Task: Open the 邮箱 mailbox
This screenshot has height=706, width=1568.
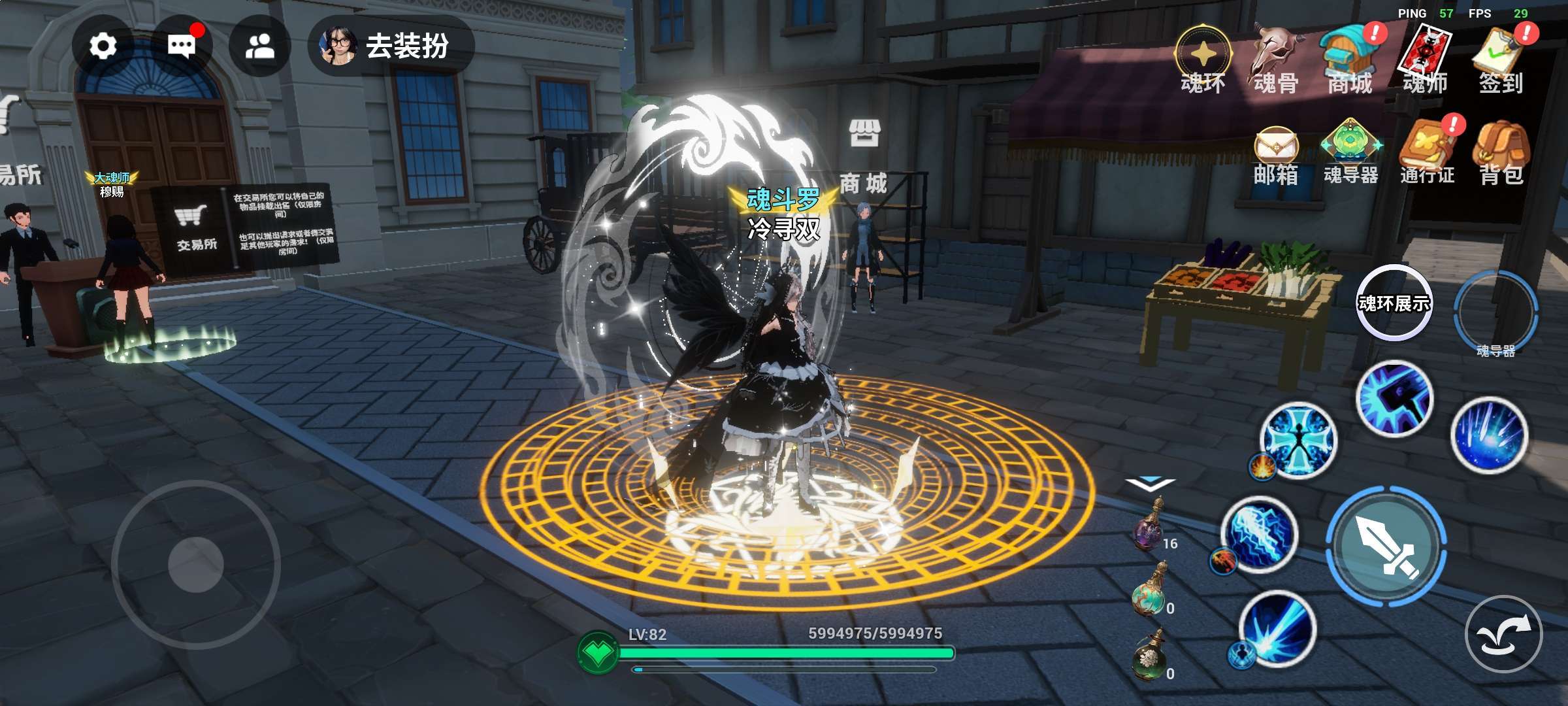Action: pyautogui.click(x=1276, y=154)
